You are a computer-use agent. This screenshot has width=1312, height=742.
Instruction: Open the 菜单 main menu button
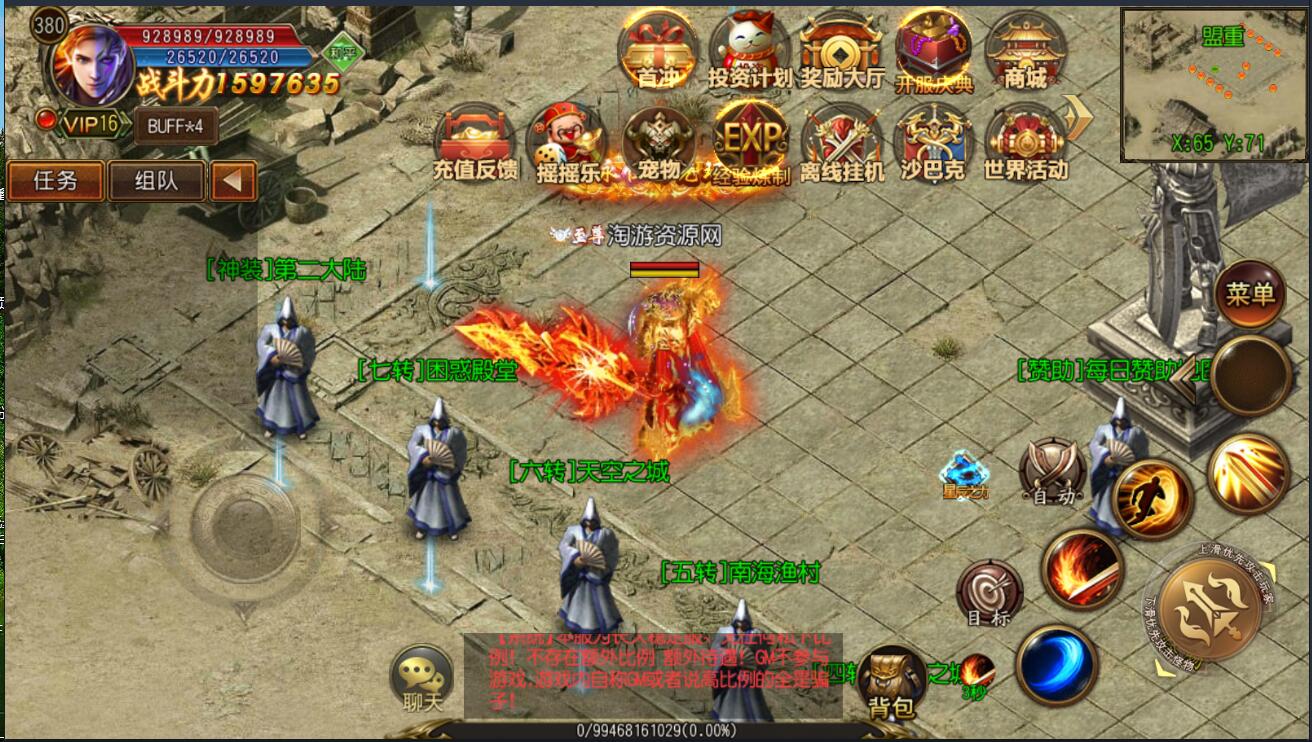(1251, 293)
